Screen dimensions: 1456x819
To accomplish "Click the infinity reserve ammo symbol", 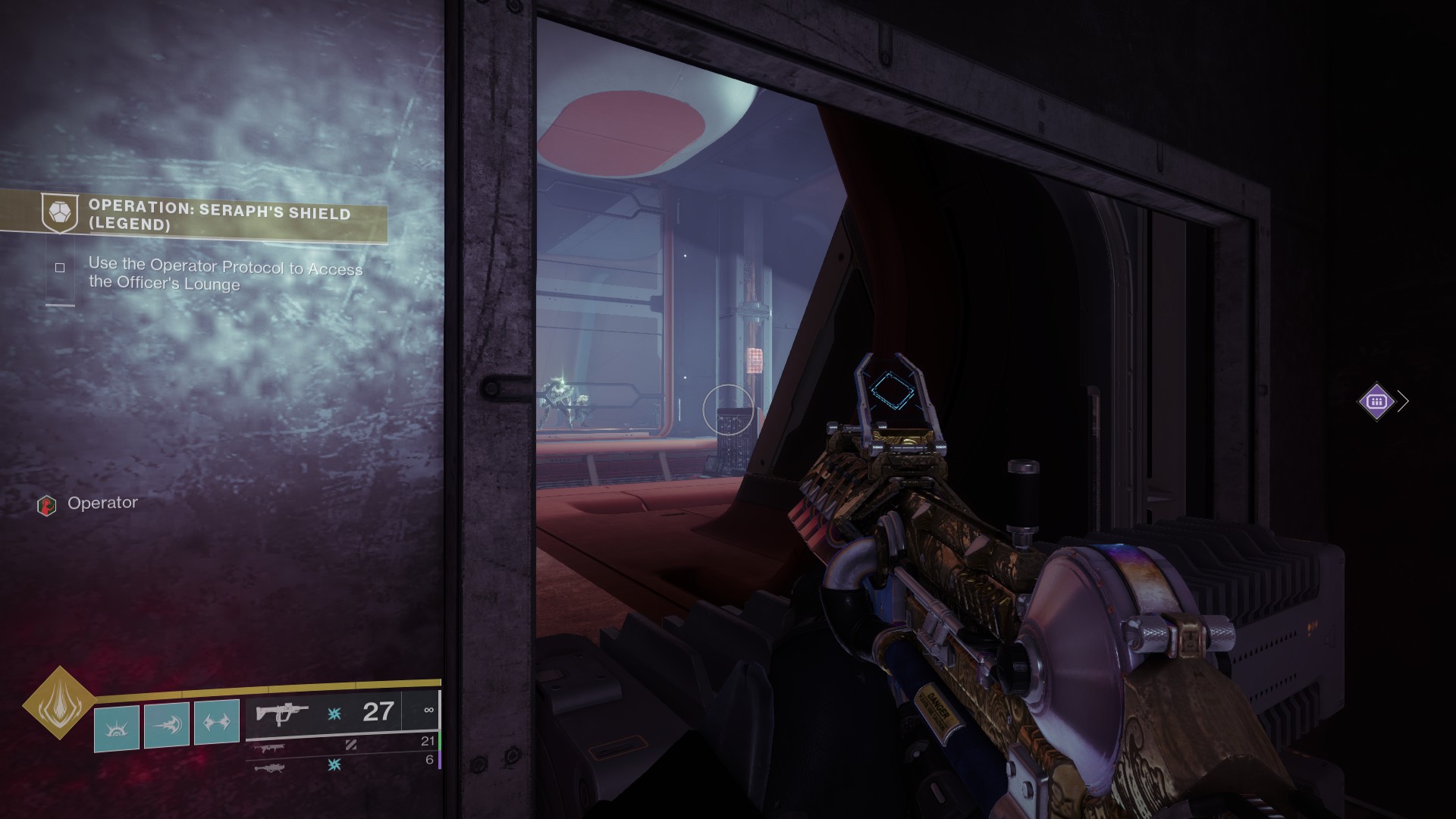I will click(429, 711).
